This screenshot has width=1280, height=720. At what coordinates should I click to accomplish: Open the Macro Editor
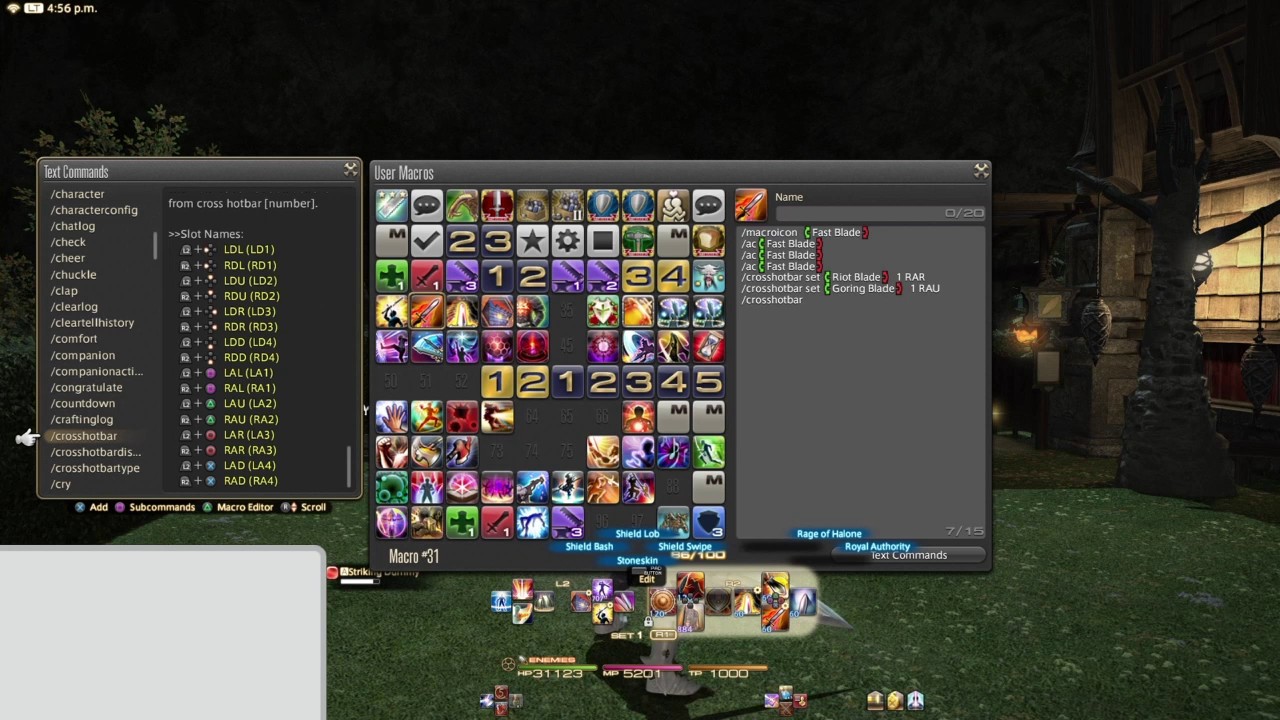tap(244, 506)
